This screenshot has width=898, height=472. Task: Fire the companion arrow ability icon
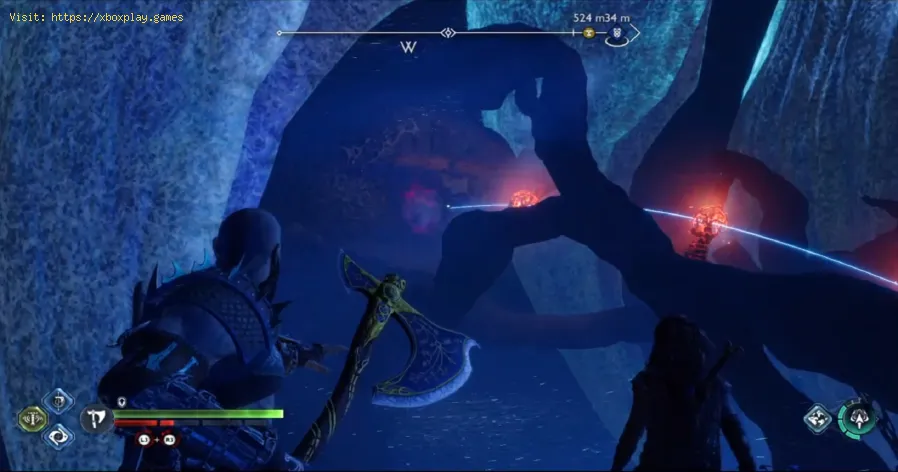coord(856,417)
